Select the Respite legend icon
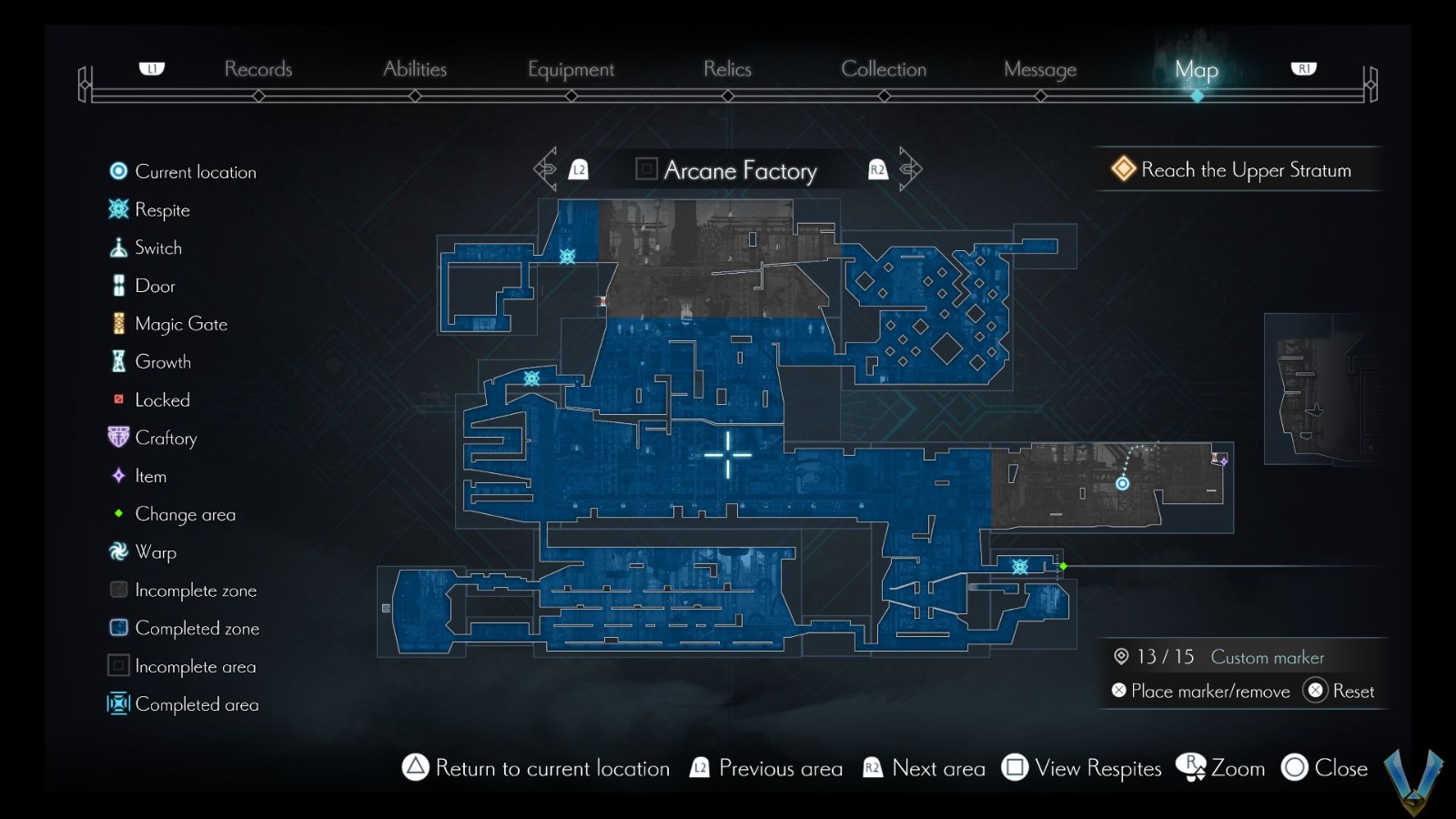Image resolution: width=1456 pixels, height=819 pixels. [x=116, y=209]
